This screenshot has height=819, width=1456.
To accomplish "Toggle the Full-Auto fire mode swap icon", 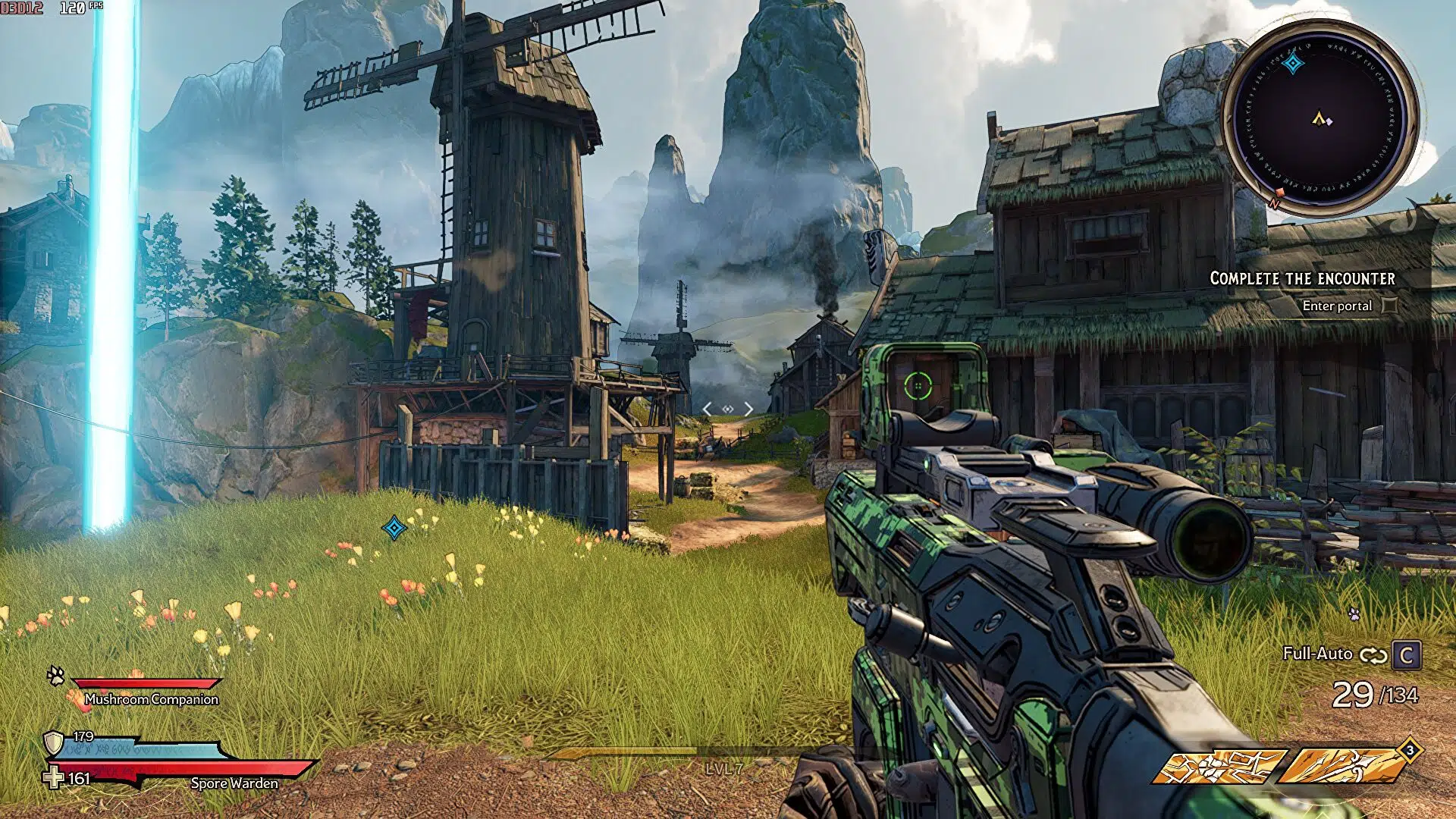I will [x=1373, y=655].
